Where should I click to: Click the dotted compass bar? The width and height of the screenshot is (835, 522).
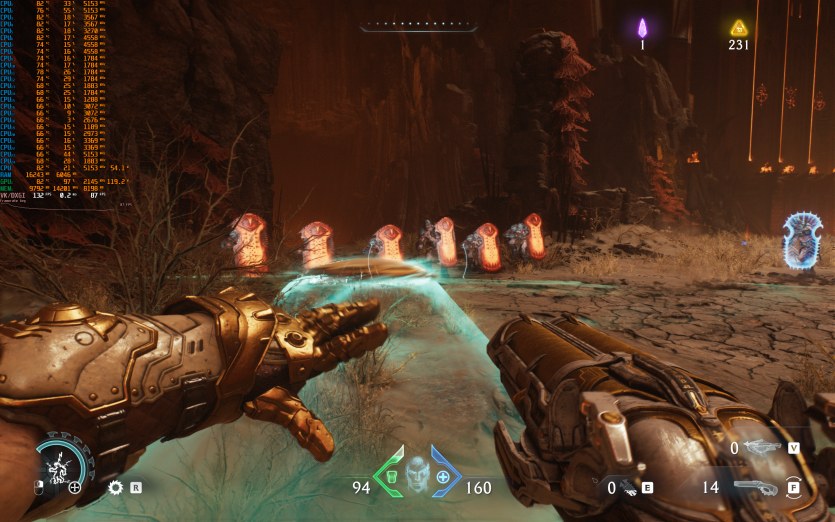[x=416, y=25]
